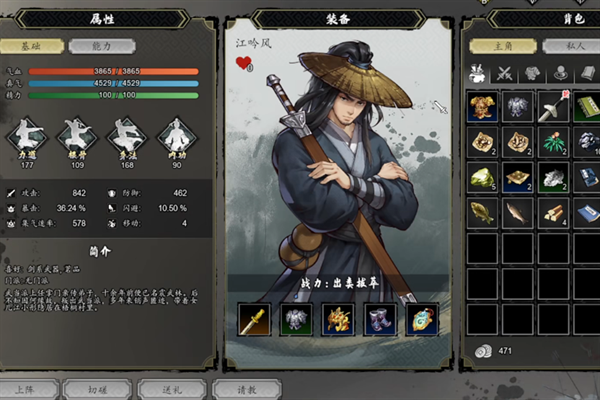Select the green book in the bag
Viewport: 600px width, 400px height.
(586, 108)
